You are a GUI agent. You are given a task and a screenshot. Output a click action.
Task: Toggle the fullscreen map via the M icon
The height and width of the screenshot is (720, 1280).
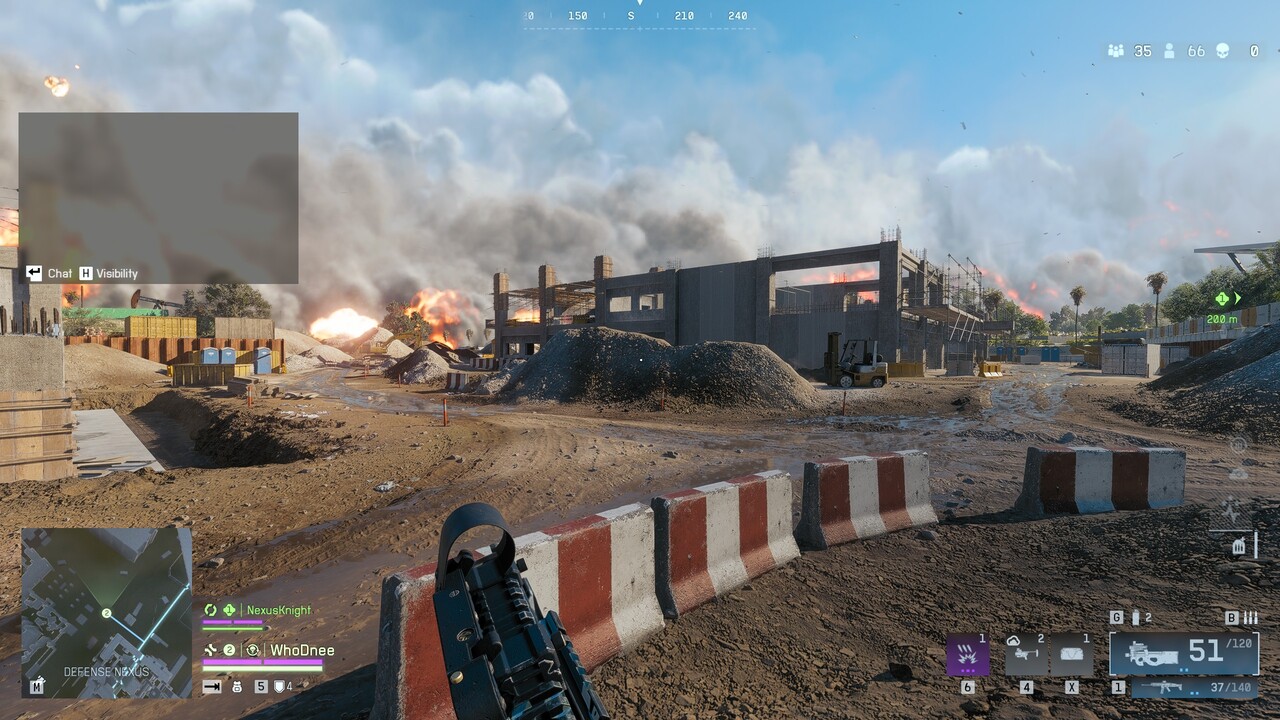coord(36,686)
